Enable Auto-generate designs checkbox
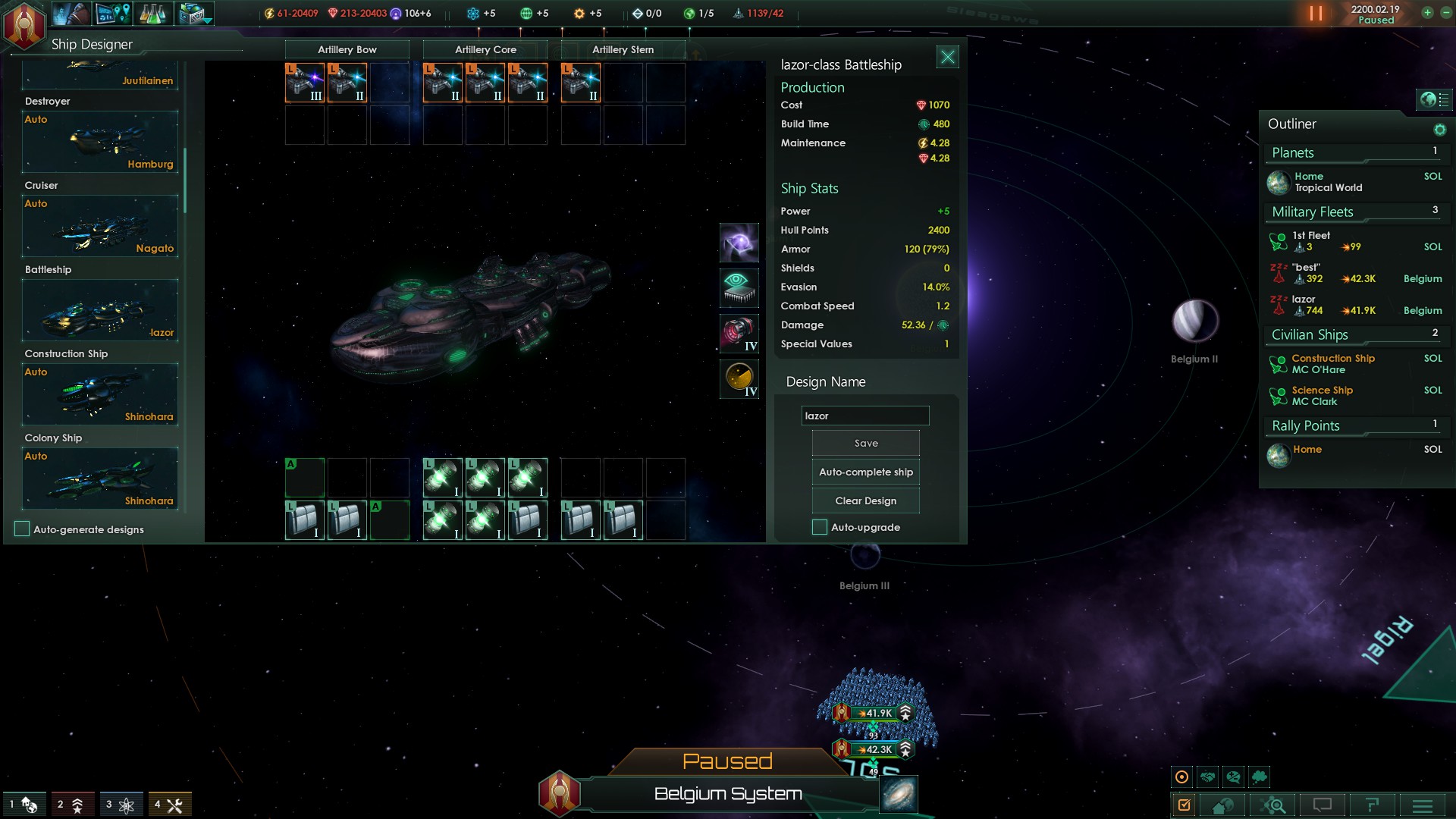Screen dimensions: 1456x819 tap(22, 529)
